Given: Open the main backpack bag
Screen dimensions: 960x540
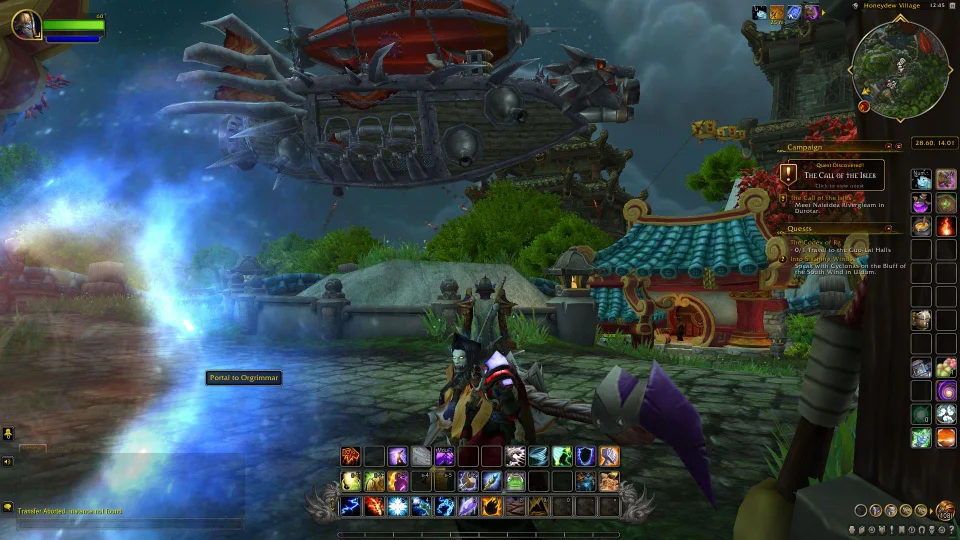Looking at the screenshot, I should [x=945, y=512].
